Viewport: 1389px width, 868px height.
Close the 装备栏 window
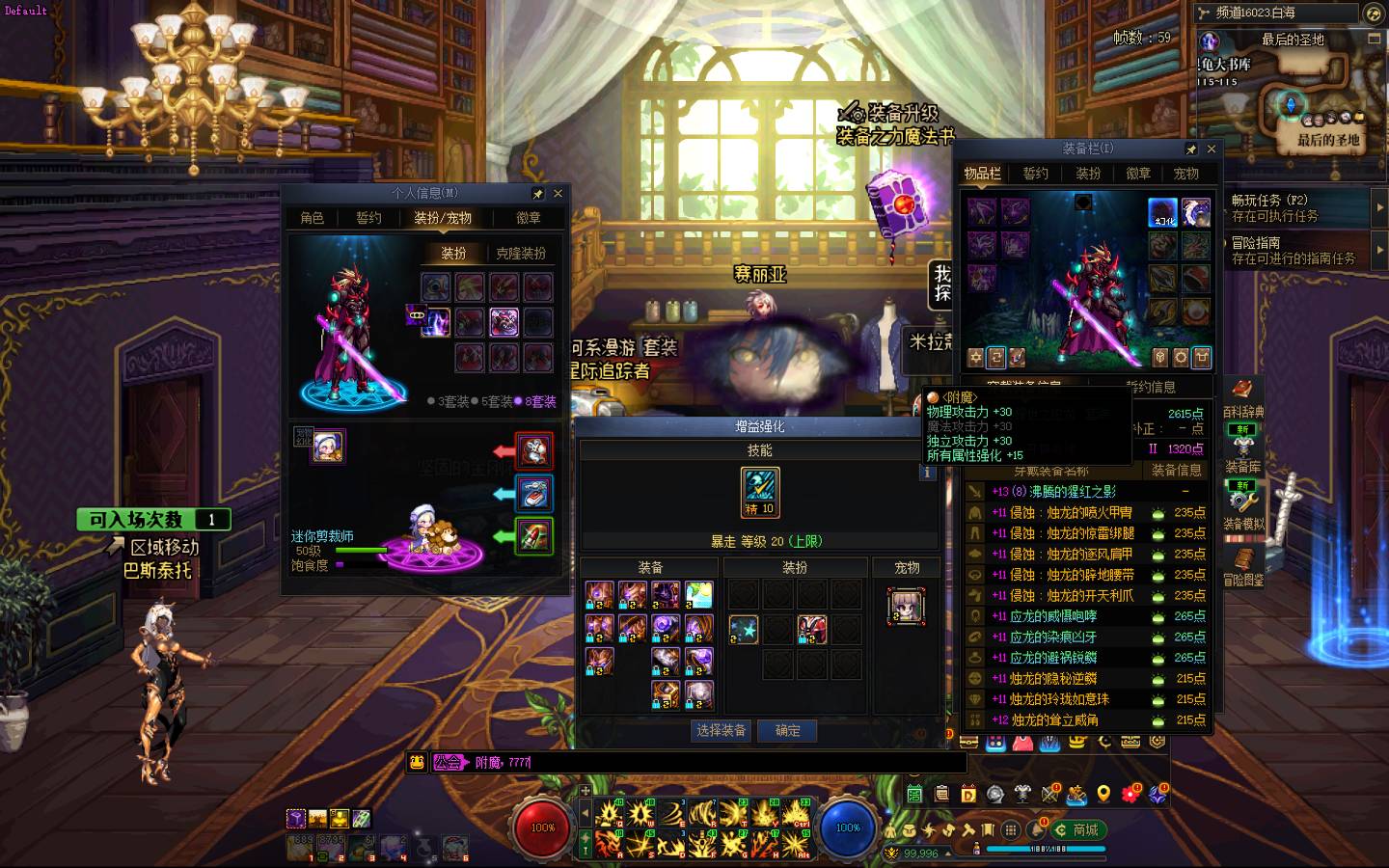(x=1212, y=149)
